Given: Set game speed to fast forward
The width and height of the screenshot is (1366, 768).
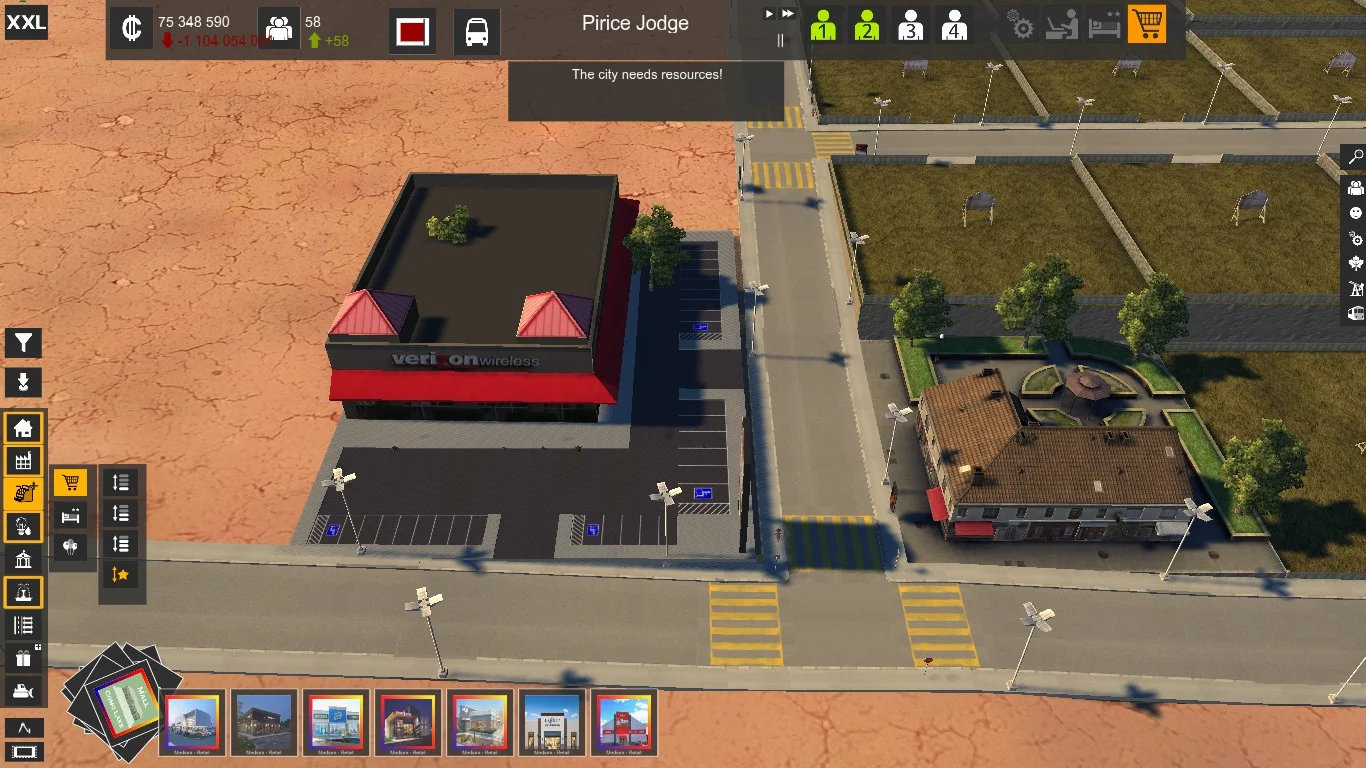Looking at the screenshot, I should click(788, 14).
